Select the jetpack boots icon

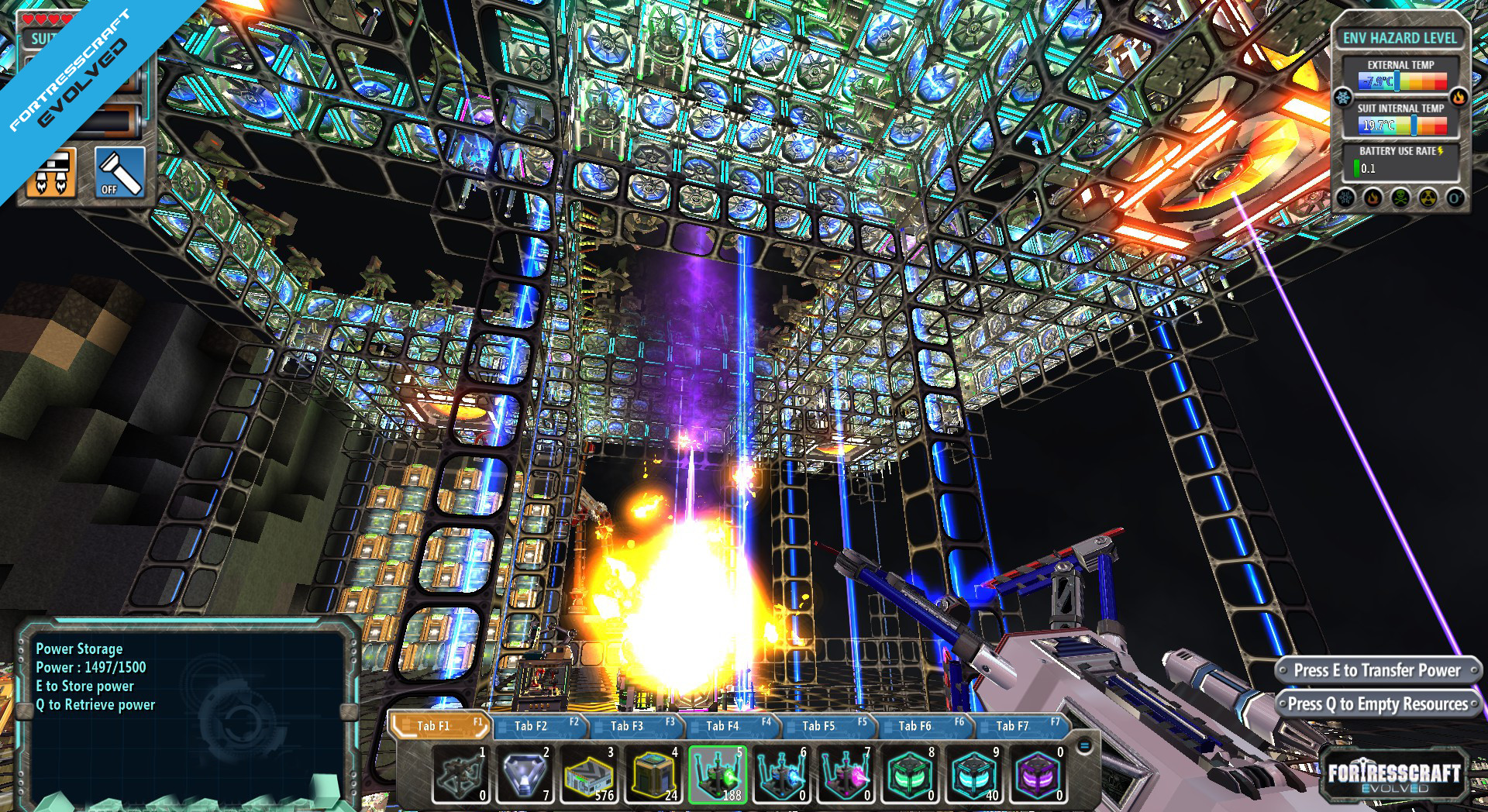click(x=49, y=171)
